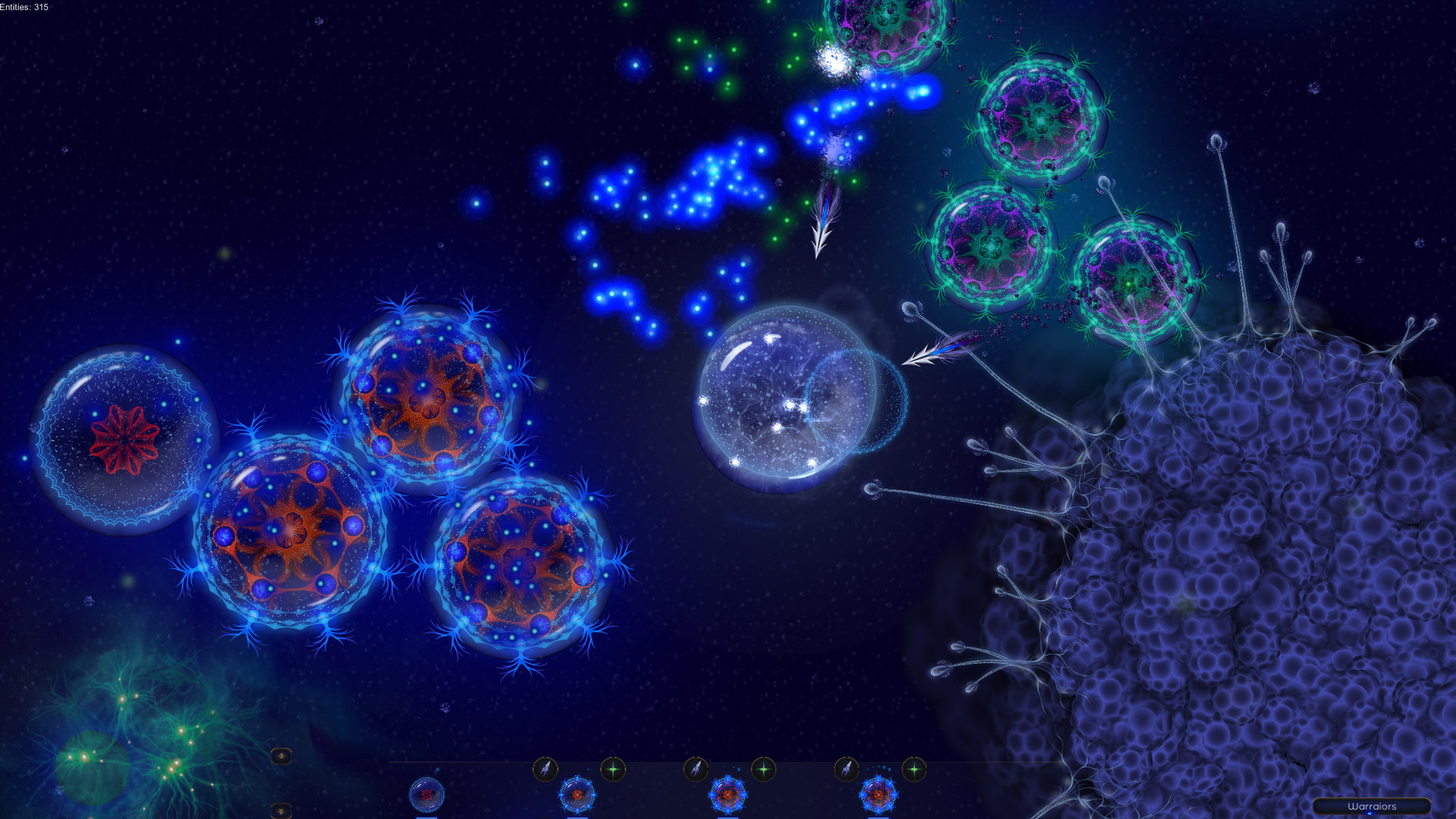Click the Entities: 315 counter text
The width and height of the screenshot is (1456, 819).
[23, 6]
